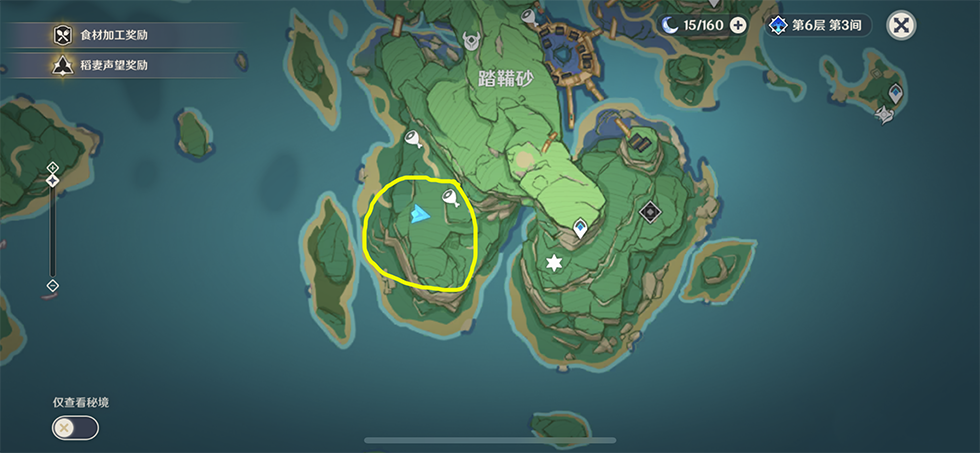Click the map zoom slider handle
This screenshot has width=980, height=453.
[x=53, y=181]
